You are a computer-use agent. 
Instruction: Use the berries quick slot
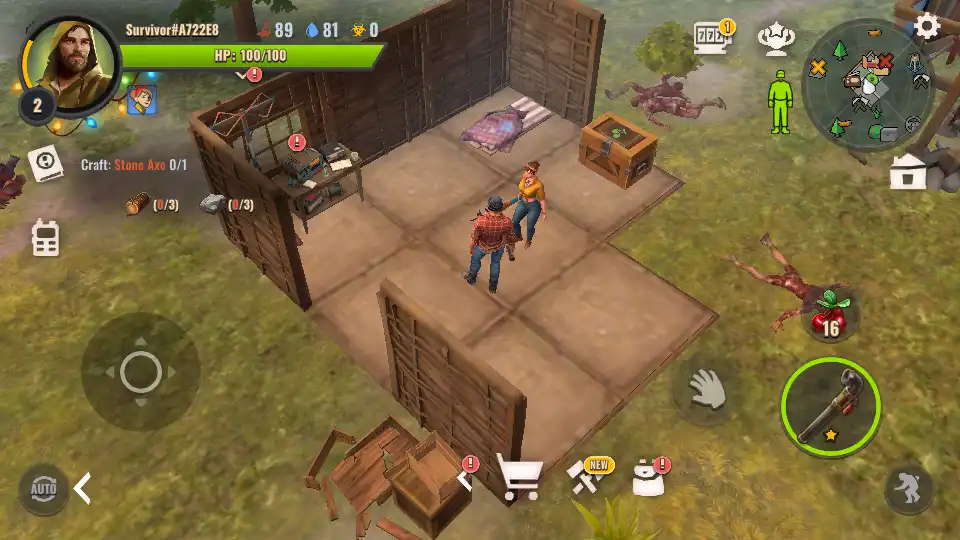[827, 314]
